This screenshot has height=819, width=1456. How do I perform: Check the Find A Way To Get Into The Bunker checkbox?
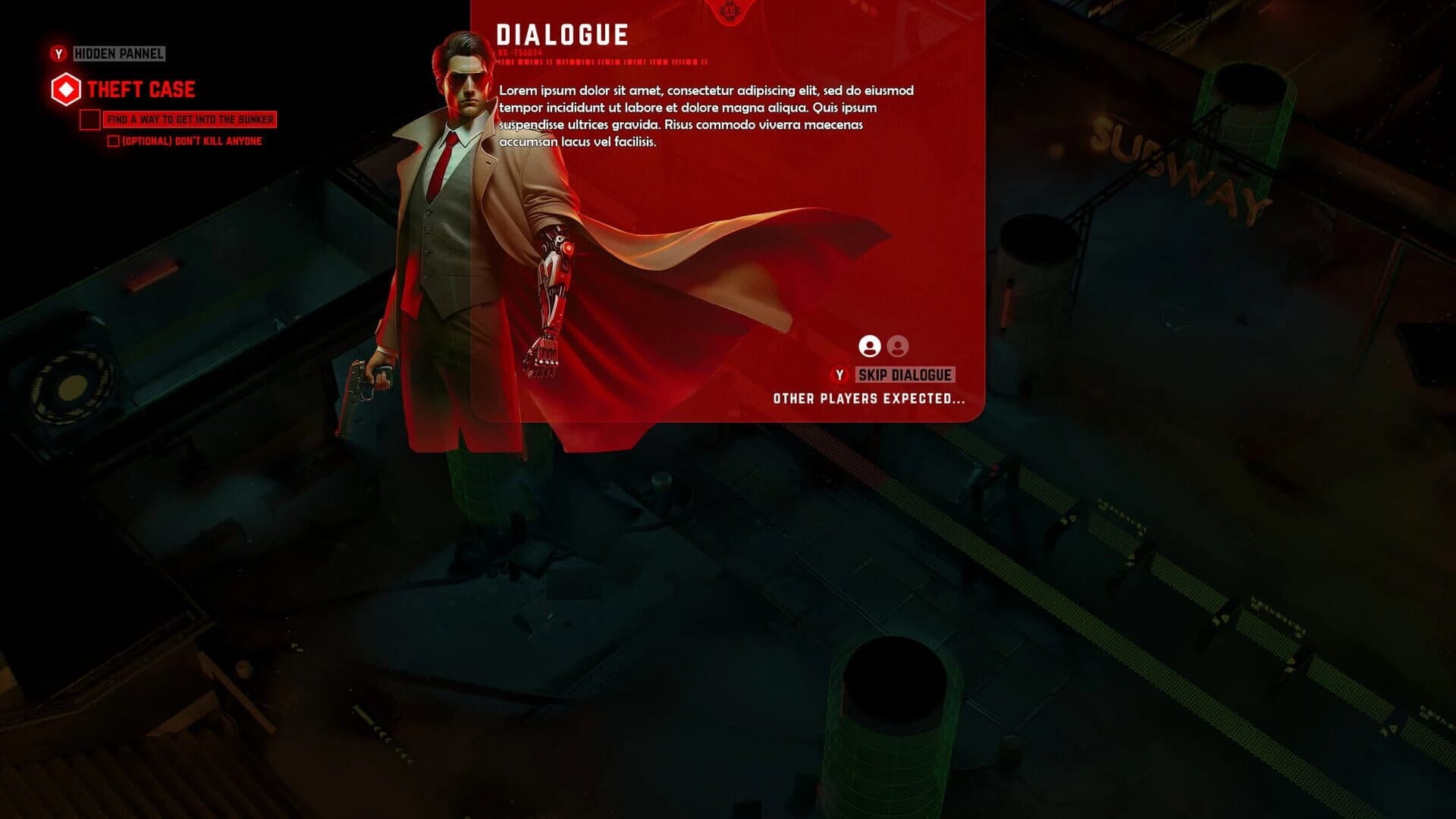click(x=89, y=119)
